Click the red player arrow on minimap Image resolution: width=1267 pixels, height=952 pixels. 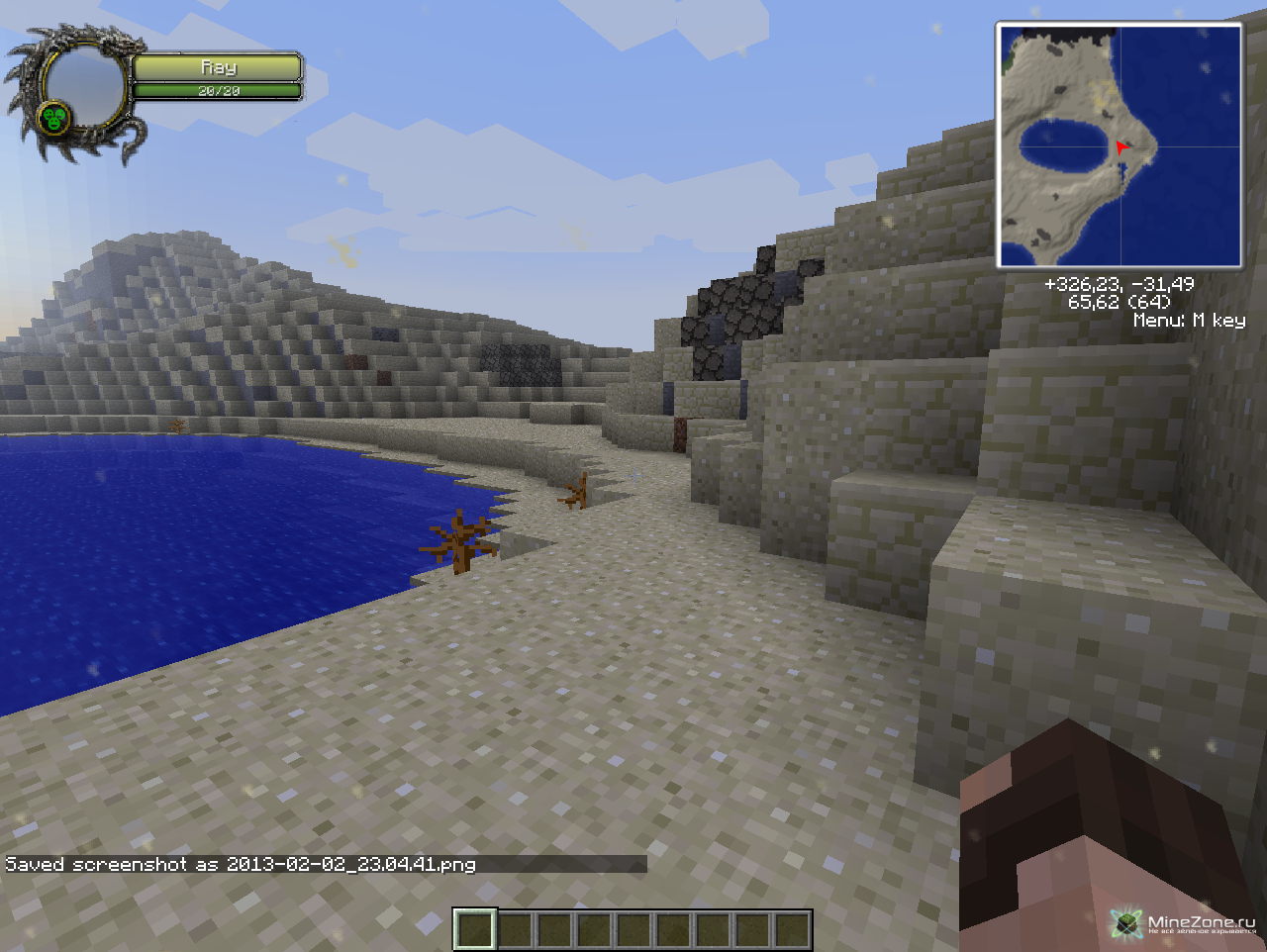coord(1120,148)
